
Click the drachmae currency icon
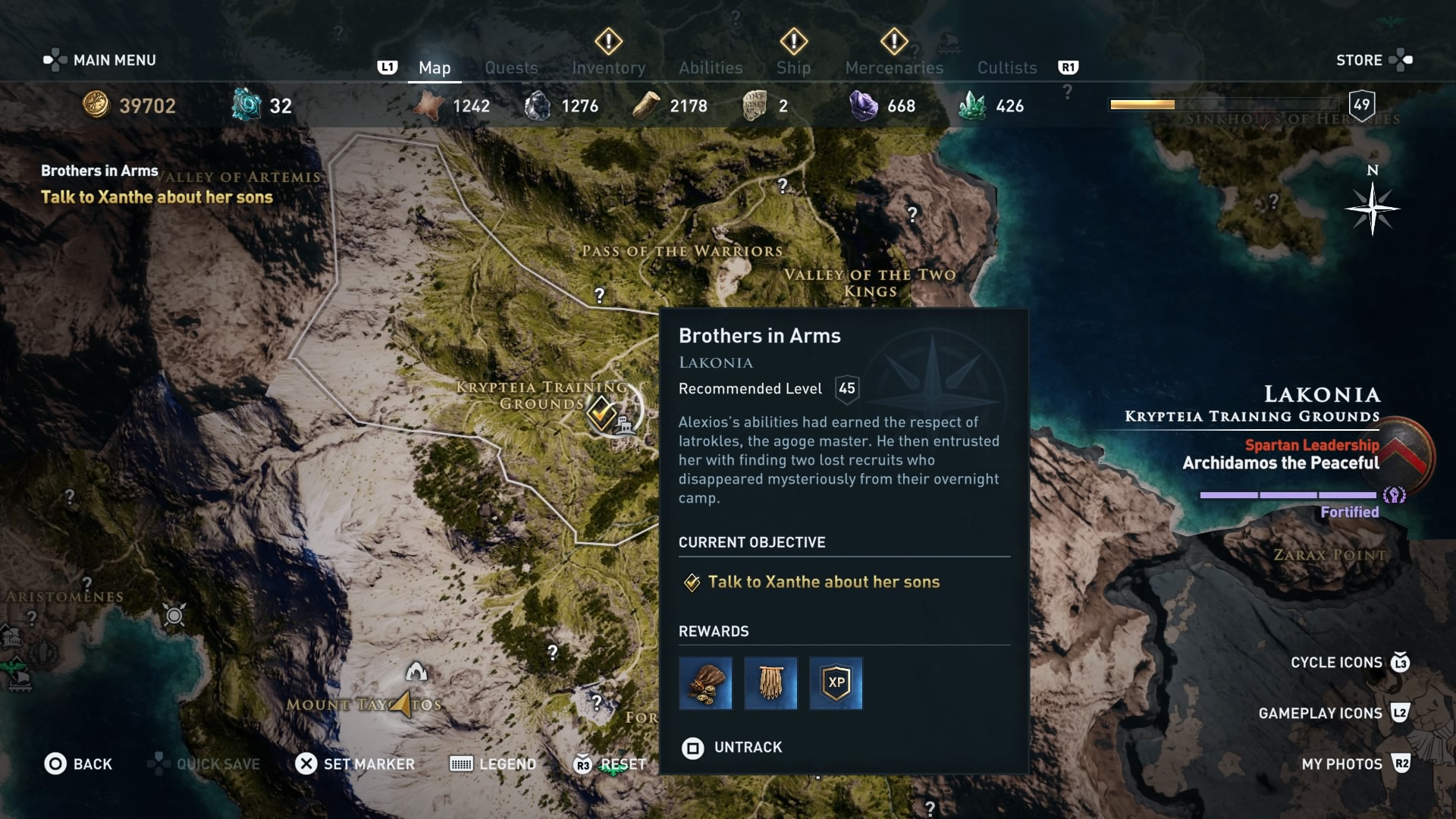[x=94, y=105]
